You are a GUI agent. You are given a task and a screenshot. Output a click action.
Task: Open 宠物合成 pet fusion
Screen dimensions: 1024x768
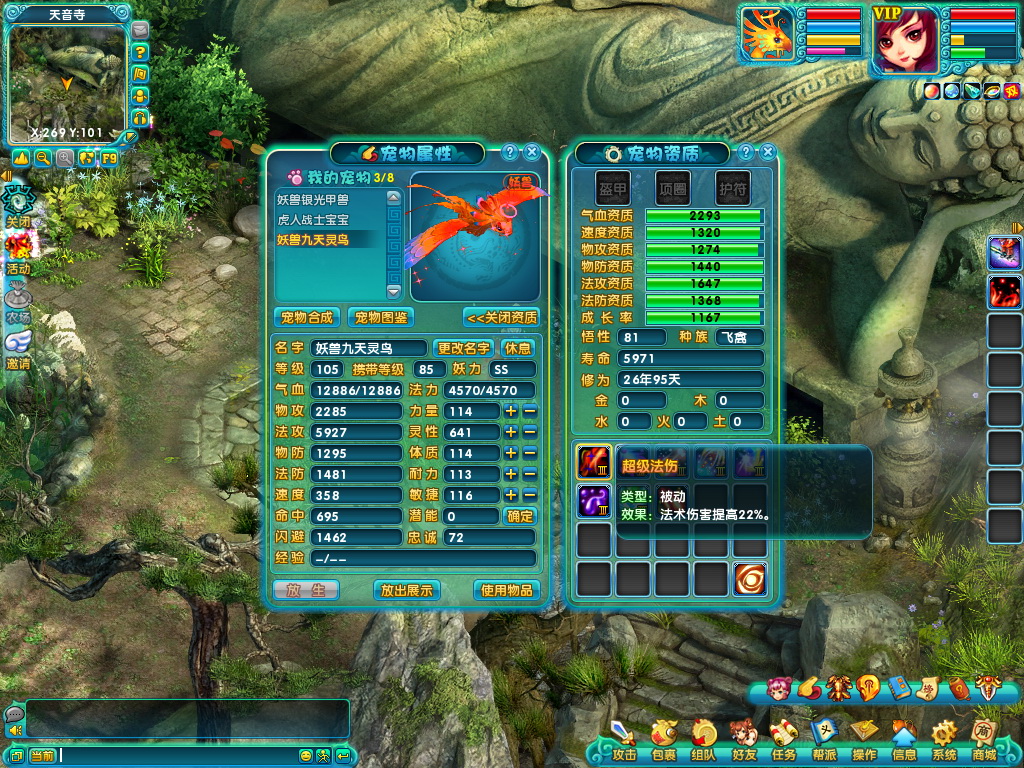click(307, 317)
